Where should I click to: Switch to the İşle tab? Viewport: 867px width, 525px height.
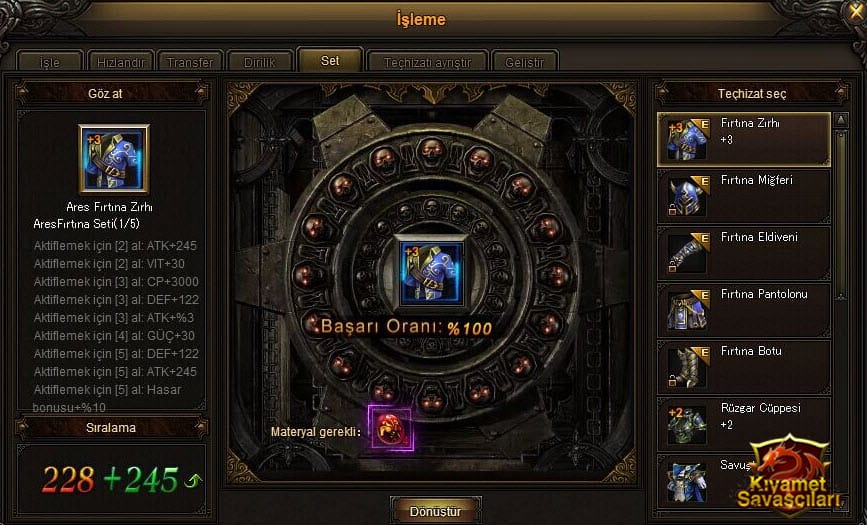pyautogui.click(x=49, y=62)
